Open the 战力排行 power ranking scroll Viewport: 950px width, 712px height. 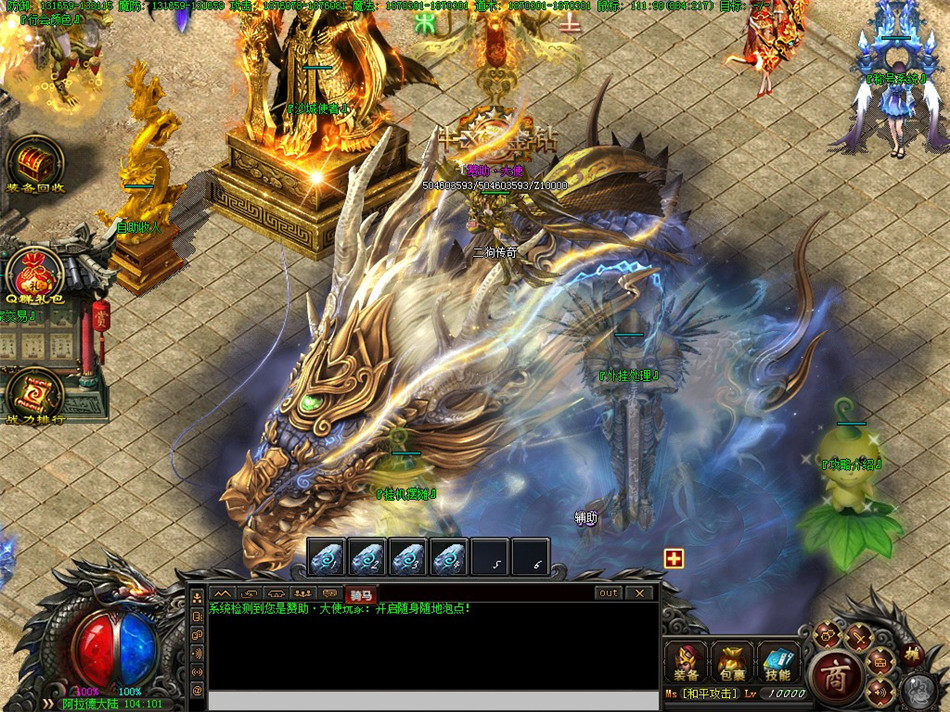click(36, 392)
